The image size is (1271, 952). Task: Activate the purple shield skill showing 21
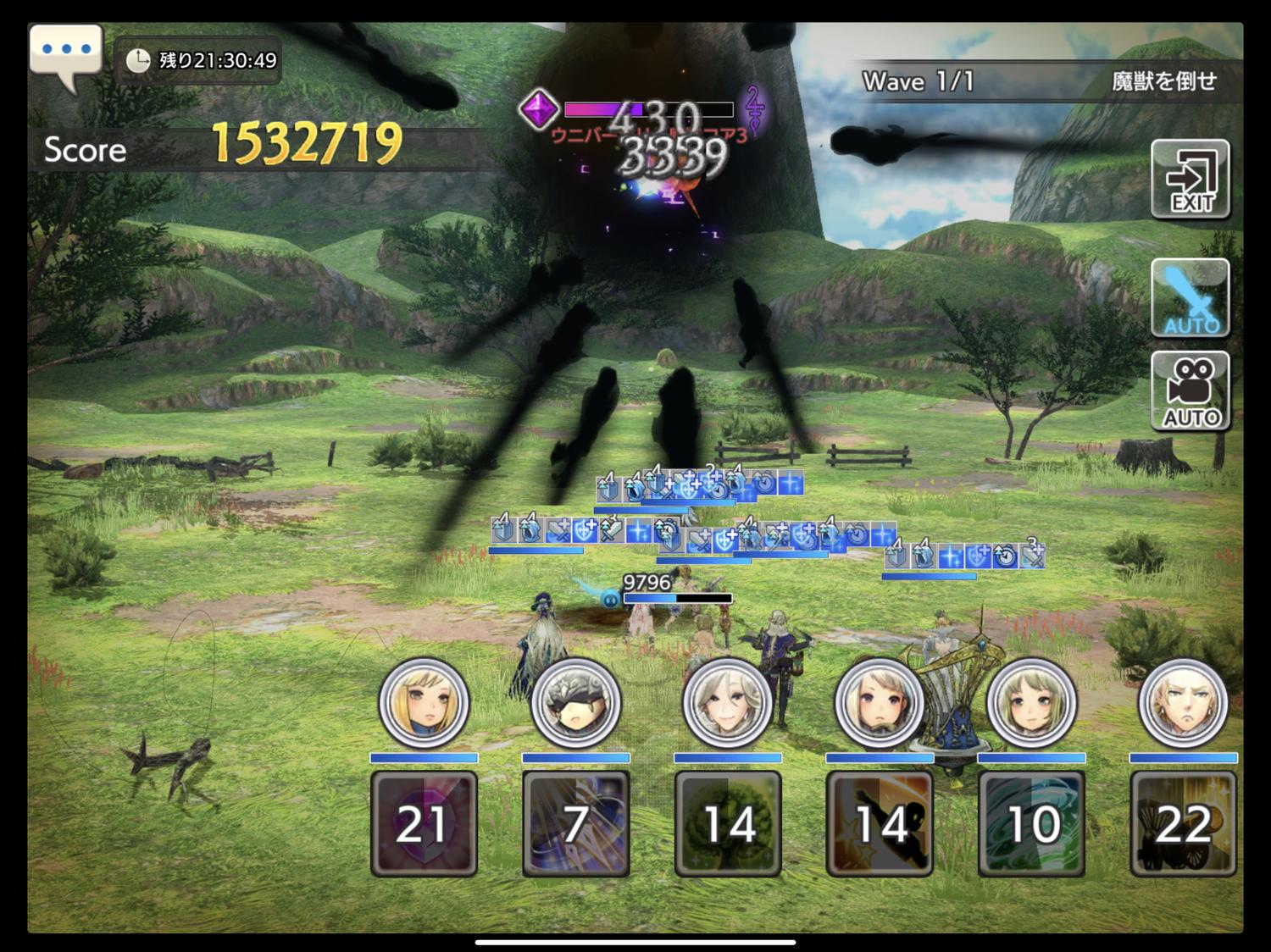(424, 823)
